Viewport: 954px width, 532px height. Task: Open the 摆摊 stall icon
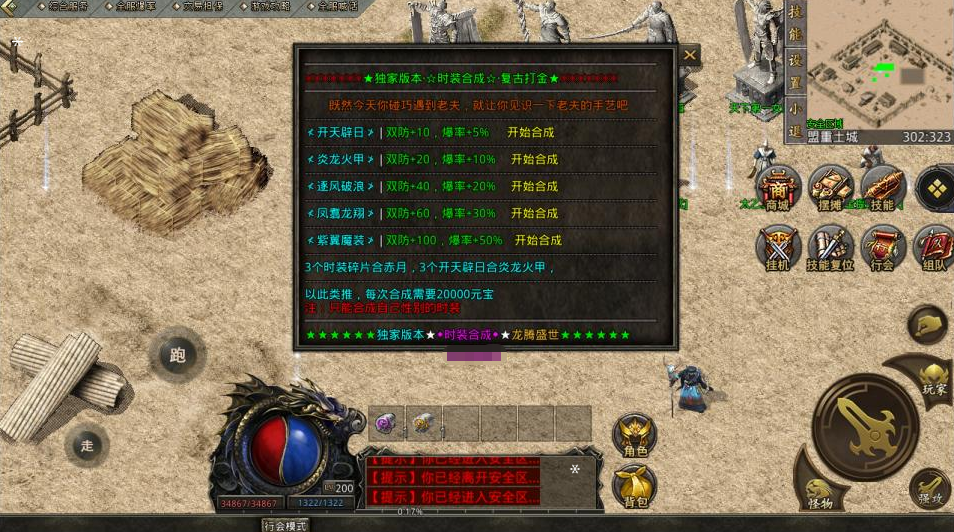(830, 188)
